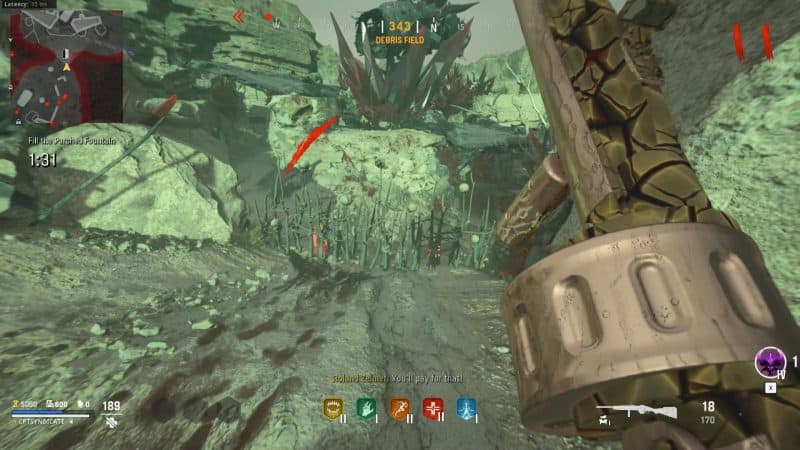Activate the purple field upgrade icon
This screenshot has height=450, width=800.
click(769, 361)
